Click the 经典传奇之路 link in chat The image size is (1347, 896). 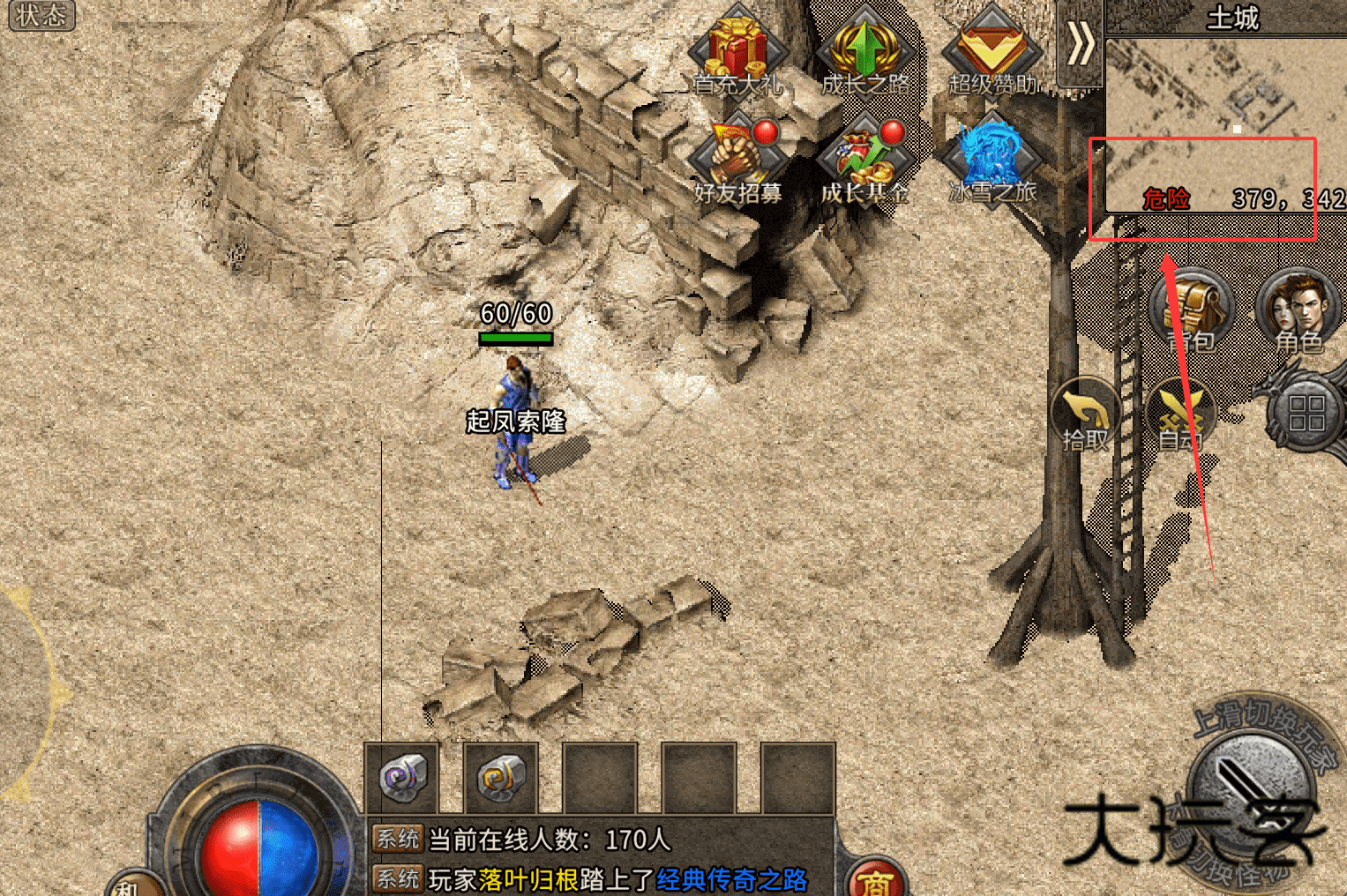pyautogui.click(x=731, y=879)
